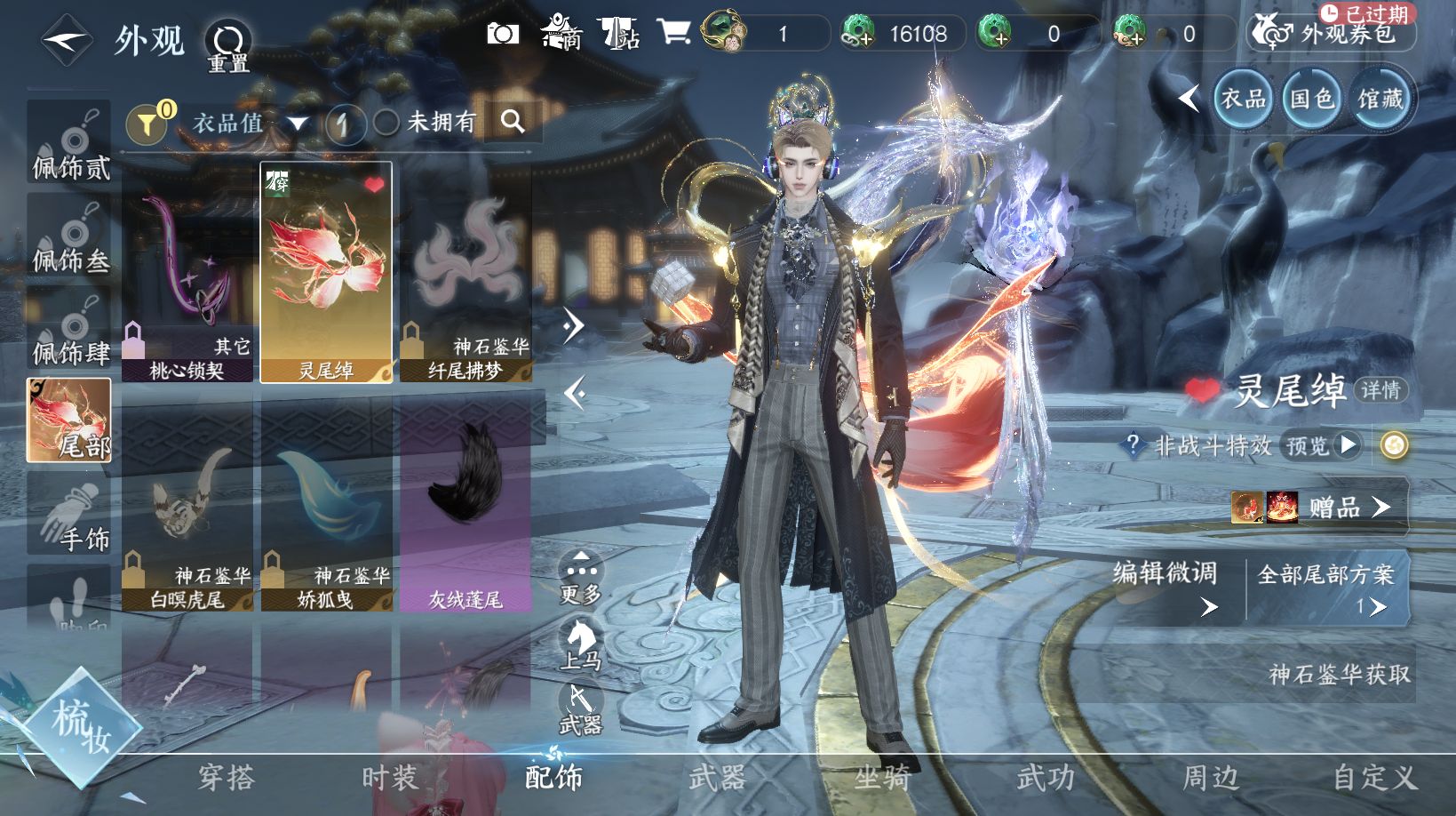Open the 馆藏 collection button

click(1380, 98)
